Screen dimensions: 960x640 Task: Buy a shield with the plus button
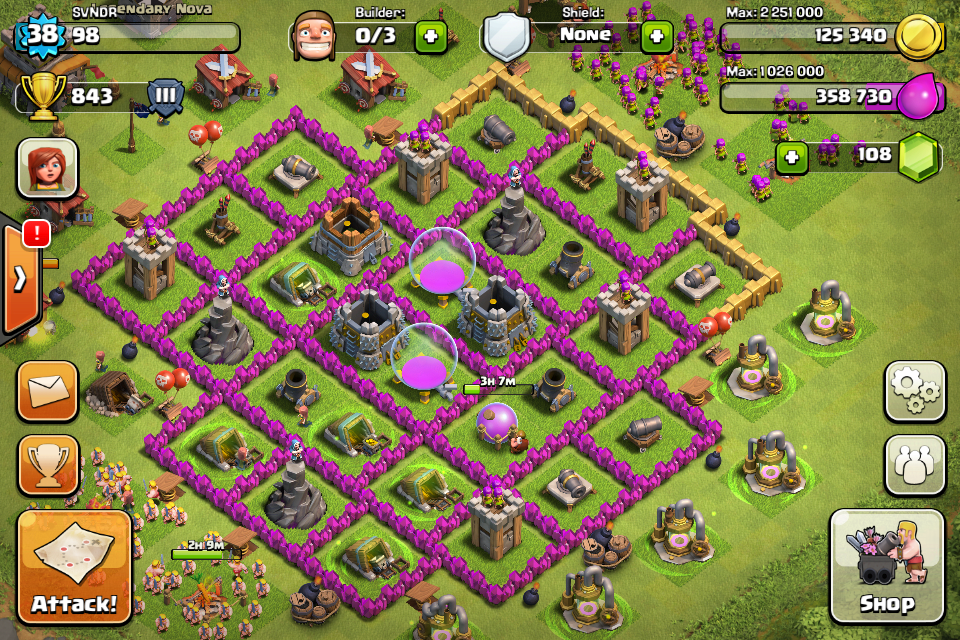656,37
